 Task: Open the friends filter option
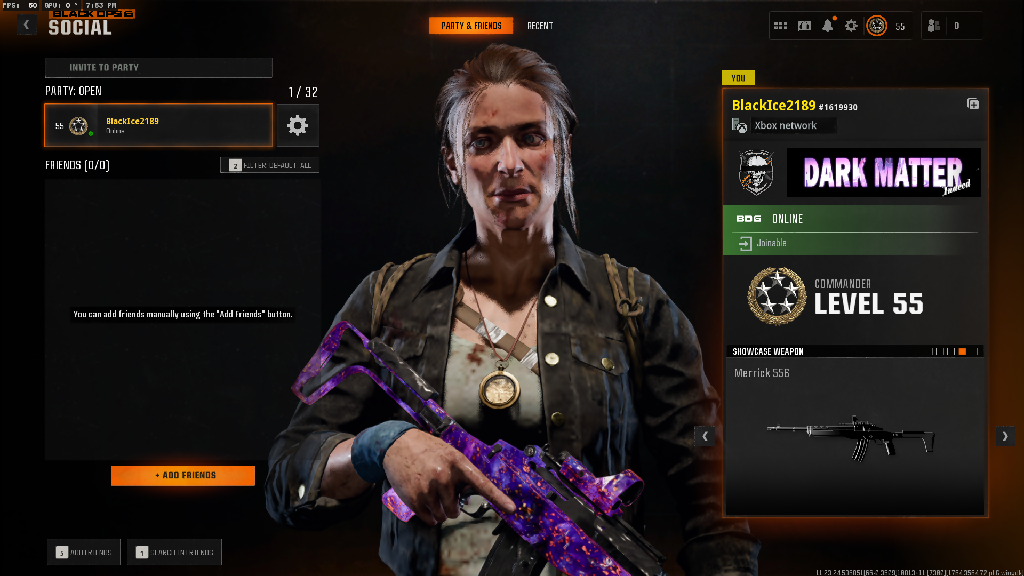tap(270, 165)
